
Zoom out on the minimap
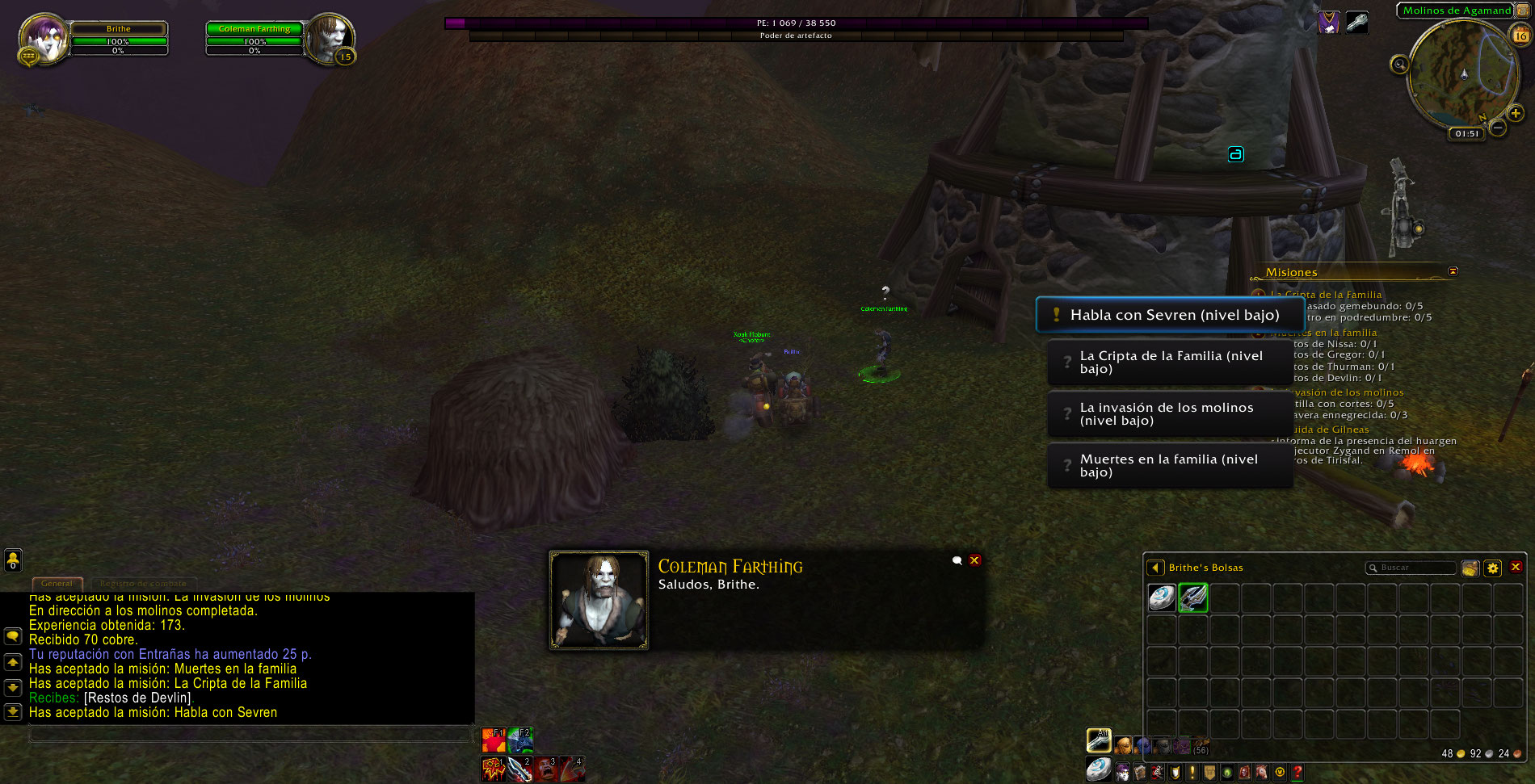point(1497,128)
